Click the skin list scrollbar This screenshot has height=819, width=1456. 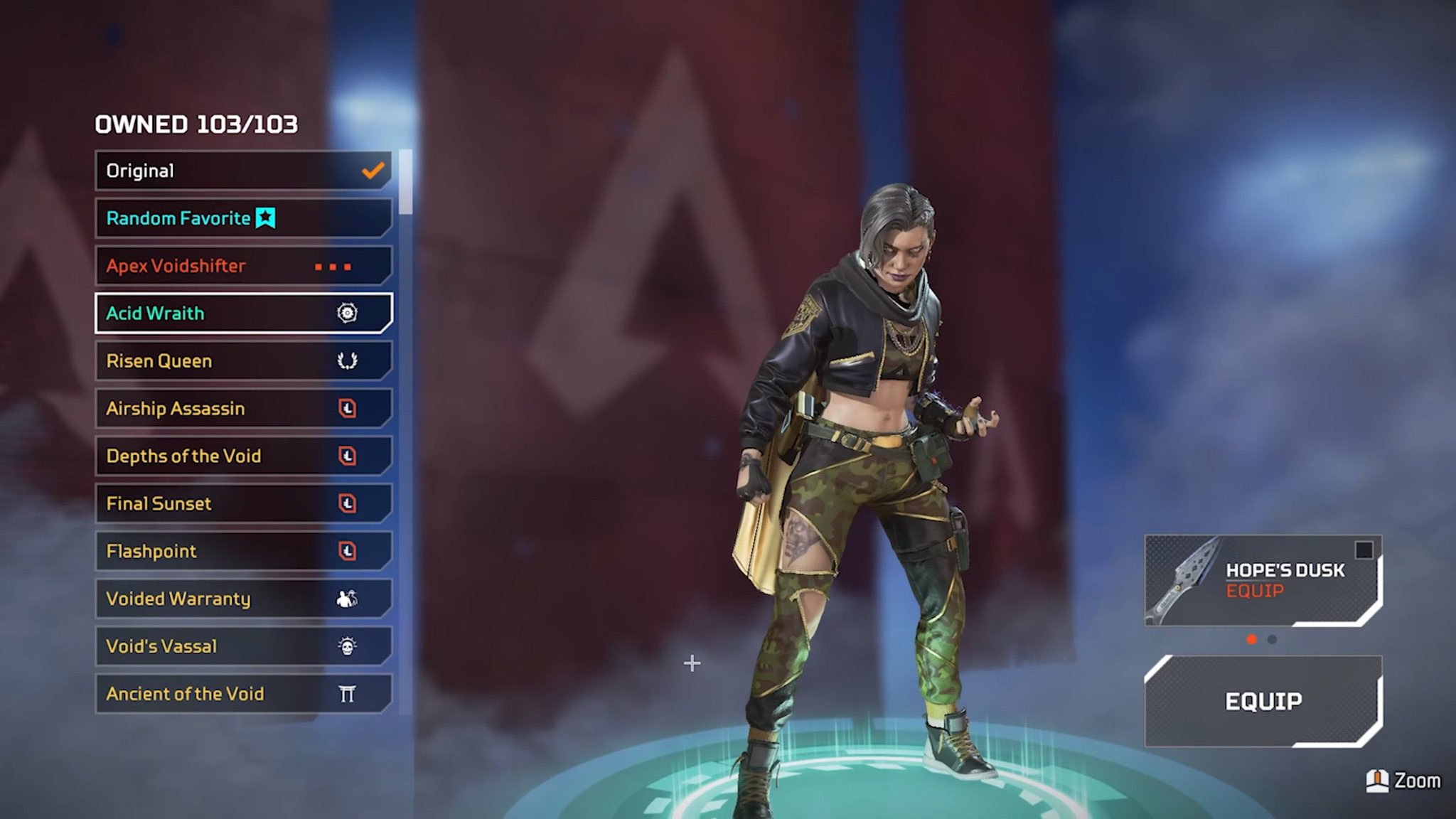405,182
